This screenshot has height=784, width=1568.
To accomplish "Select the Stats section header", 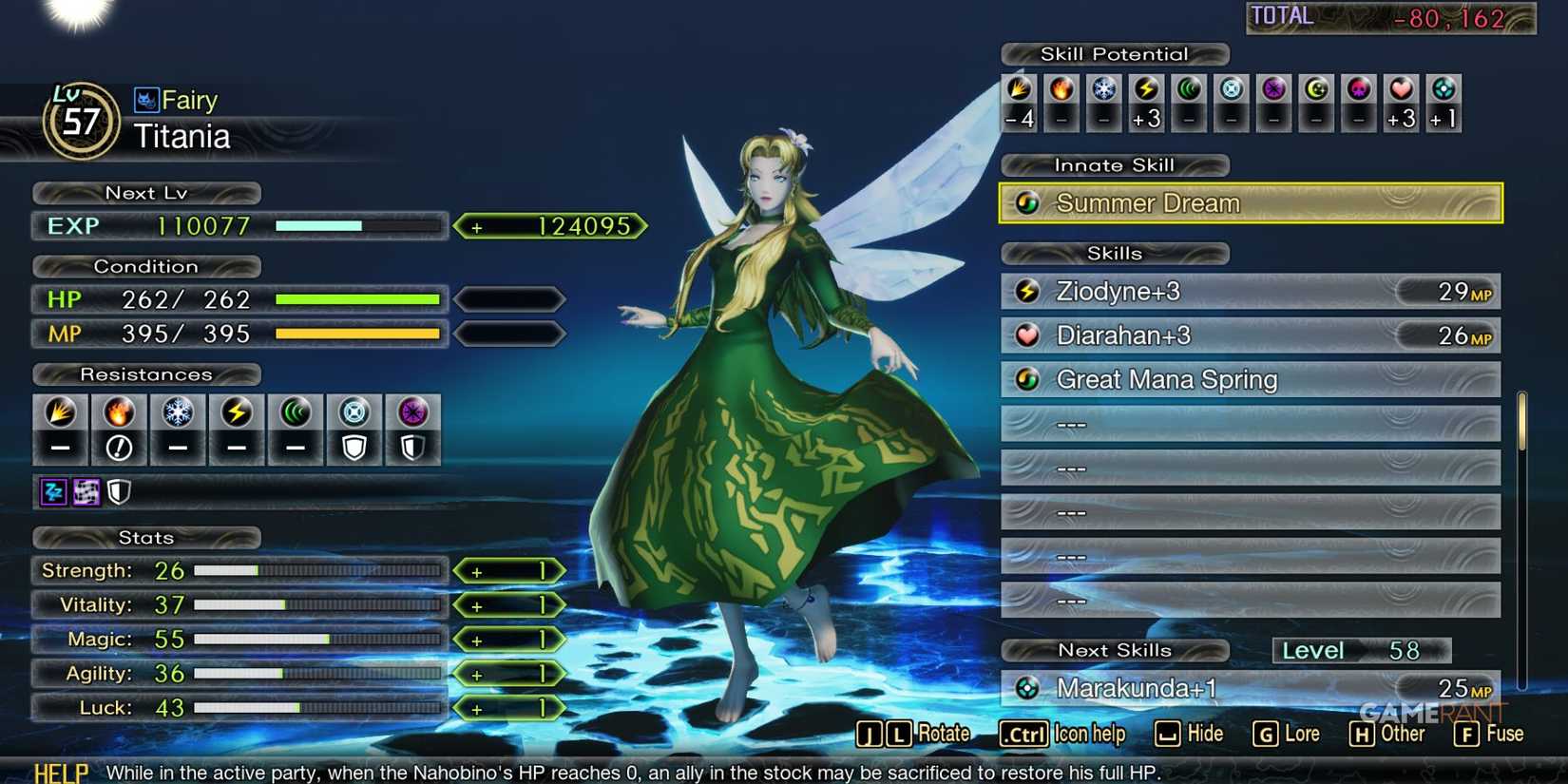I will pos(145,538).
